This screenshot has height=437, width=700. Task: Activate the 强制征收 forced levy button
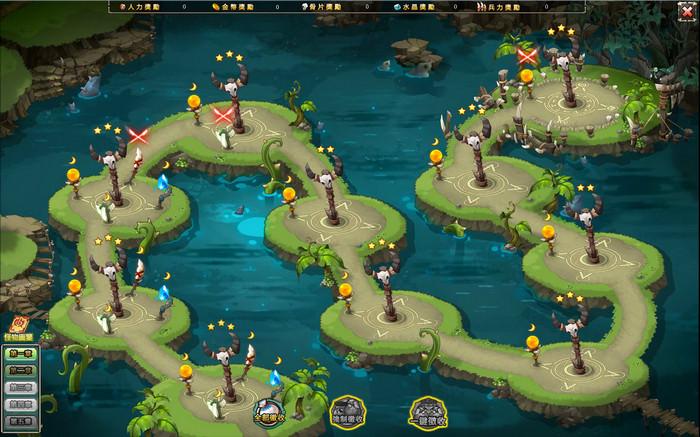(347, 412)
